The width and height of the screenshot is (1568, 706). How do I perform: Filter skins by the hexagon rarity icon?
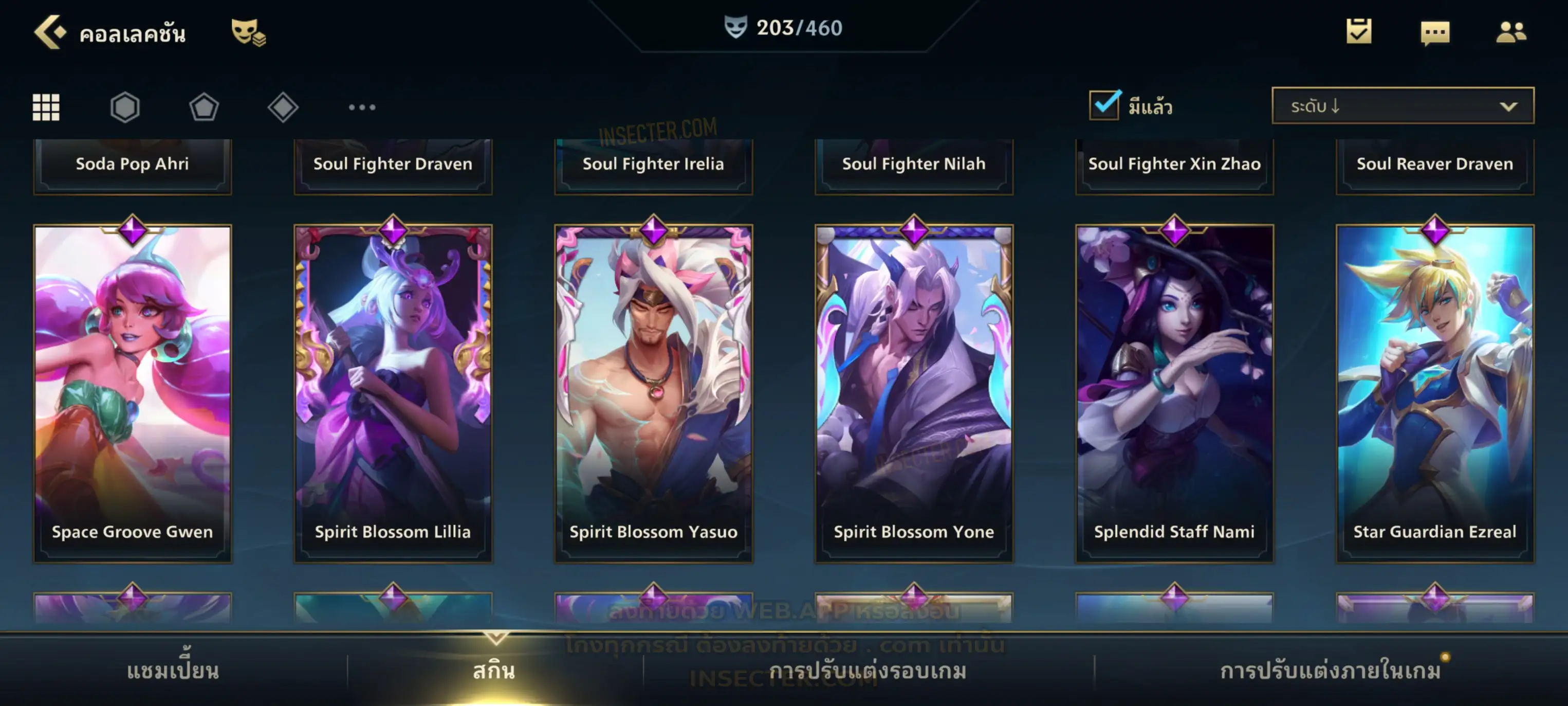pyautogui.click(x=125, y=107)
